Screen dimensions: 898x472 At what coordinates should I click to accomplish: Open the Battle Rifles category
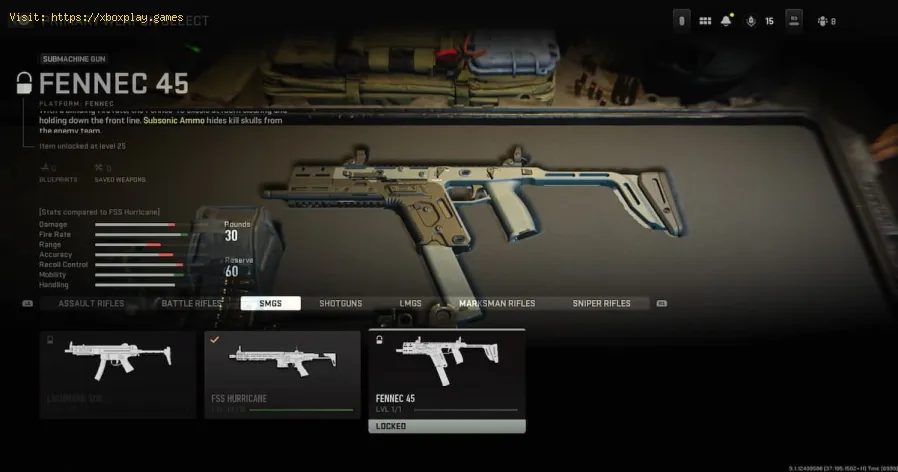pos(192,303)
